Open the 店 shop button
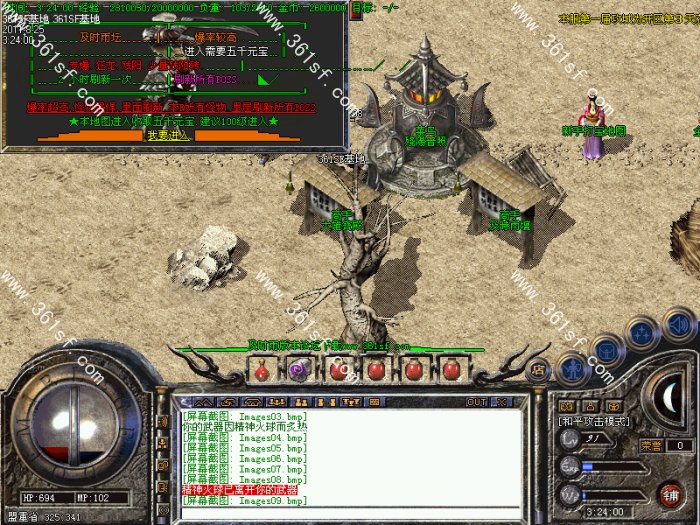Viewport: 700px width, 525px height. click(x=538, y=369)
